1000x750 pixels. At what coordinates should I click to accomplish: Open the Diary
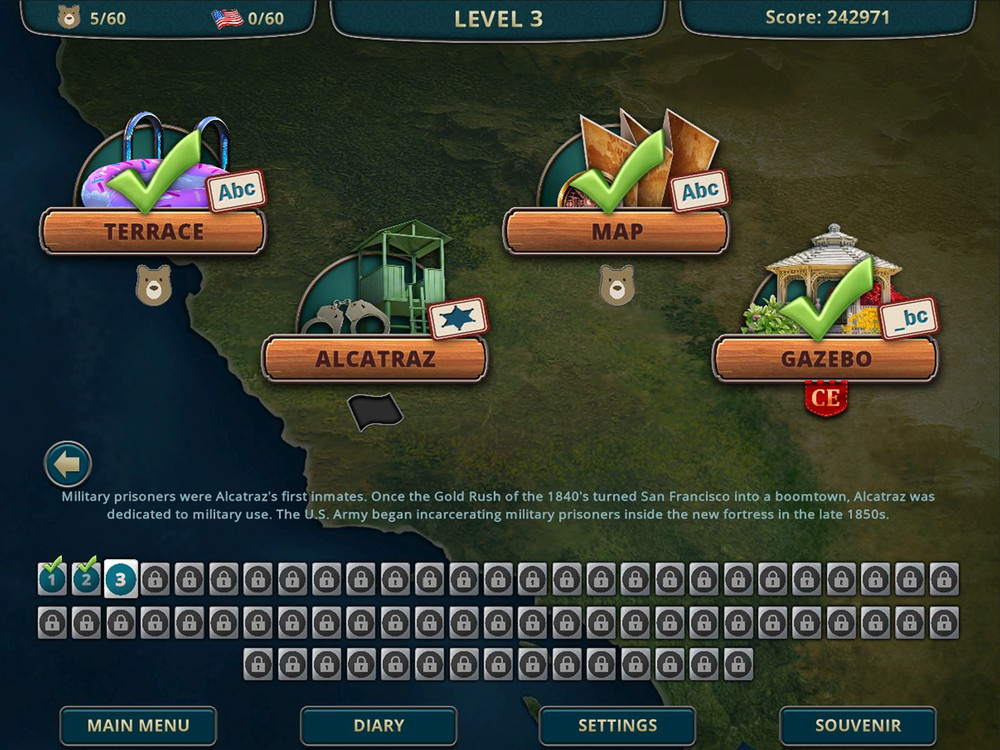click(x=378, y=726)
